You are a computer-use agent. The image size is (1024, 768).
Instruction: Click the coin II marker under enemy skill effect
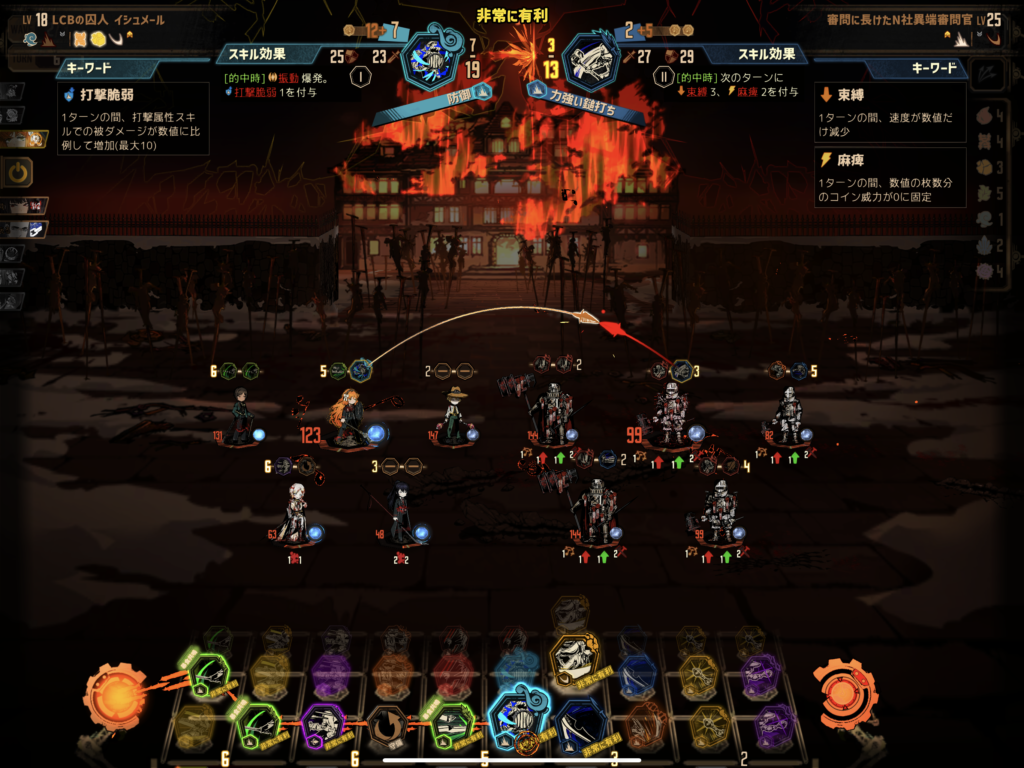(x=663, y=78)
